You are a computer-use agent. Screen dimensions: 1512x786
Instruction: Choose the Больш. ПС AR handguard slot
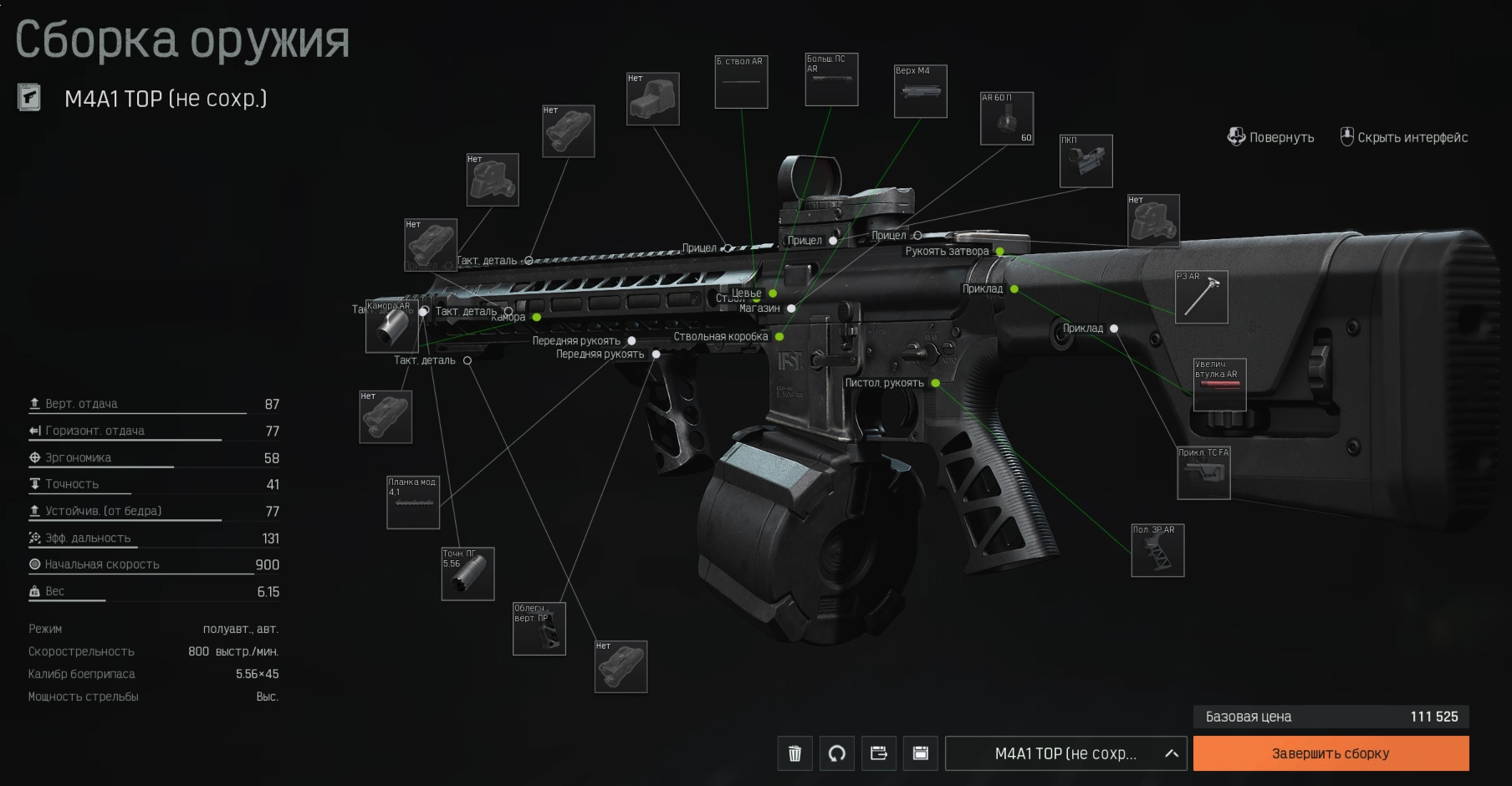pyautogui.click(x=831, y=79)
